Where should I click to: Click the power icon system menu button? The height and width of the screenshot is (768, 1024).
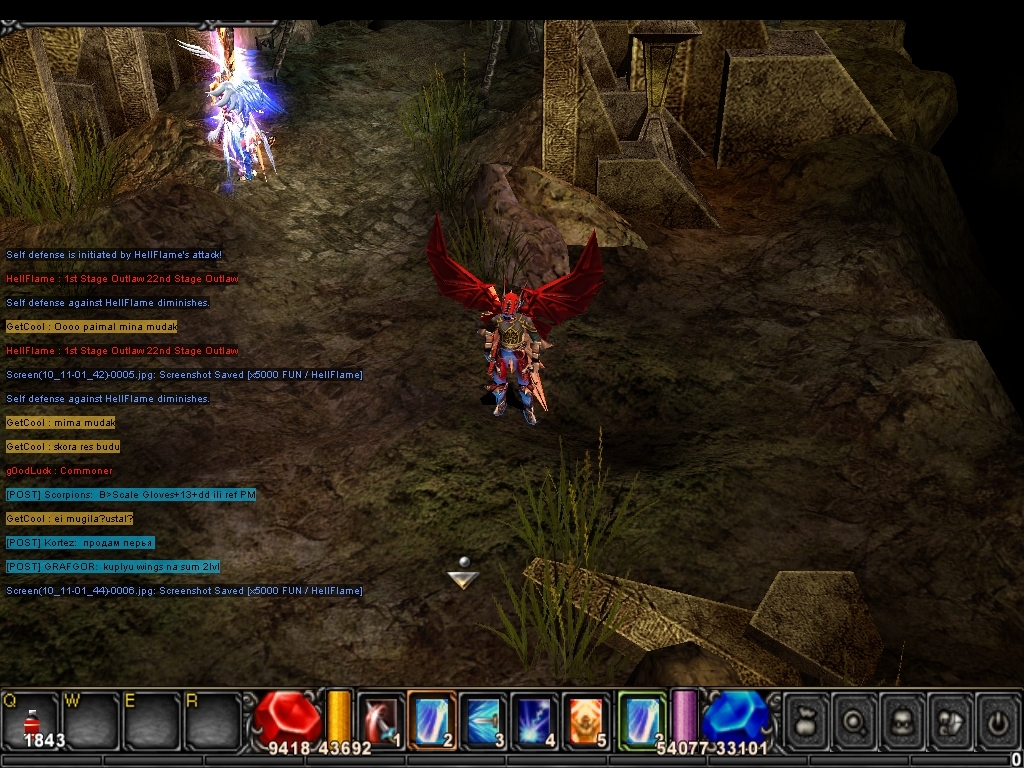click(998, 720)
